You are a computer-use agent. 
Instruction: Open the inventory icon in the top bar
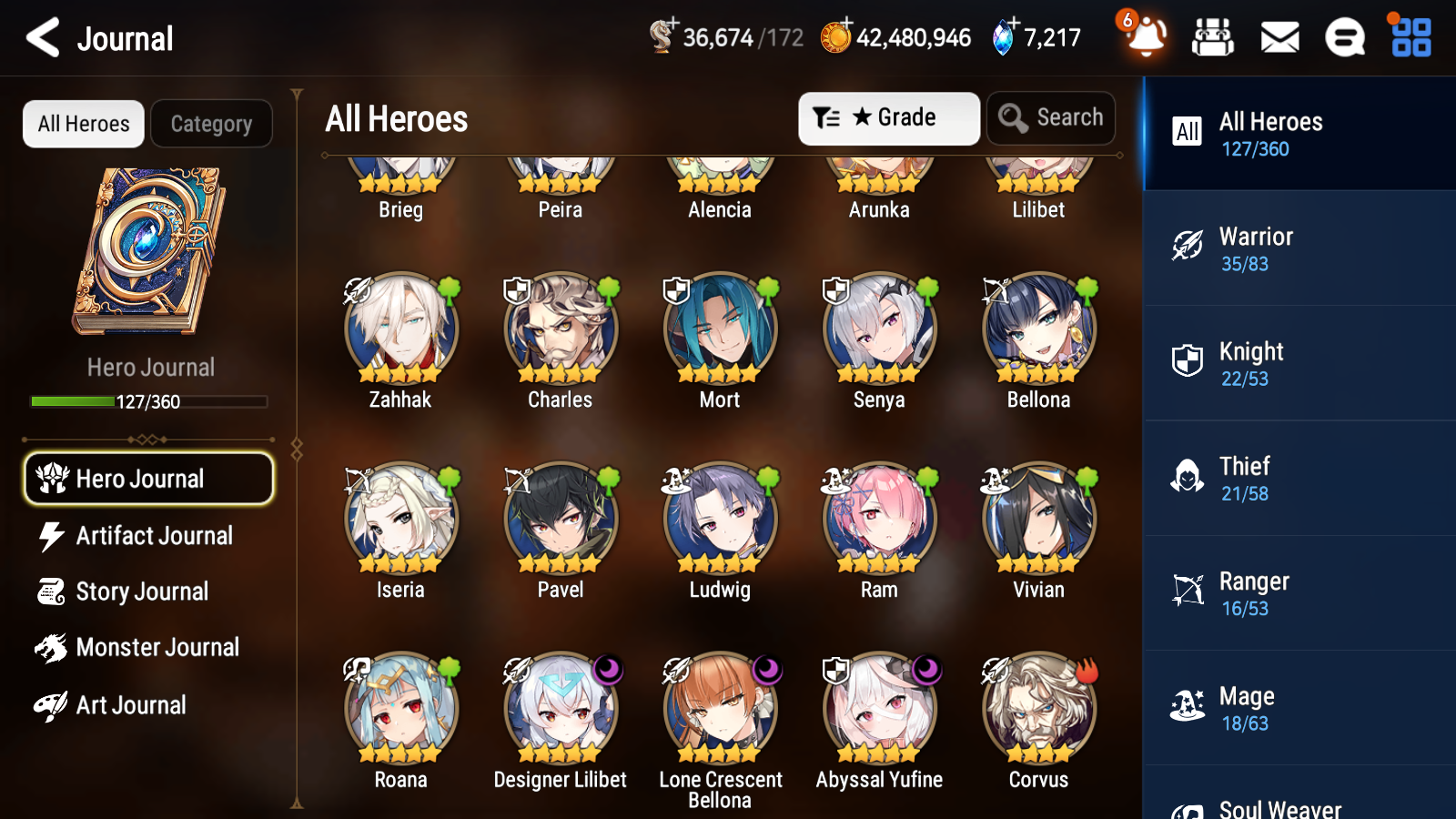pos(1214,37)
